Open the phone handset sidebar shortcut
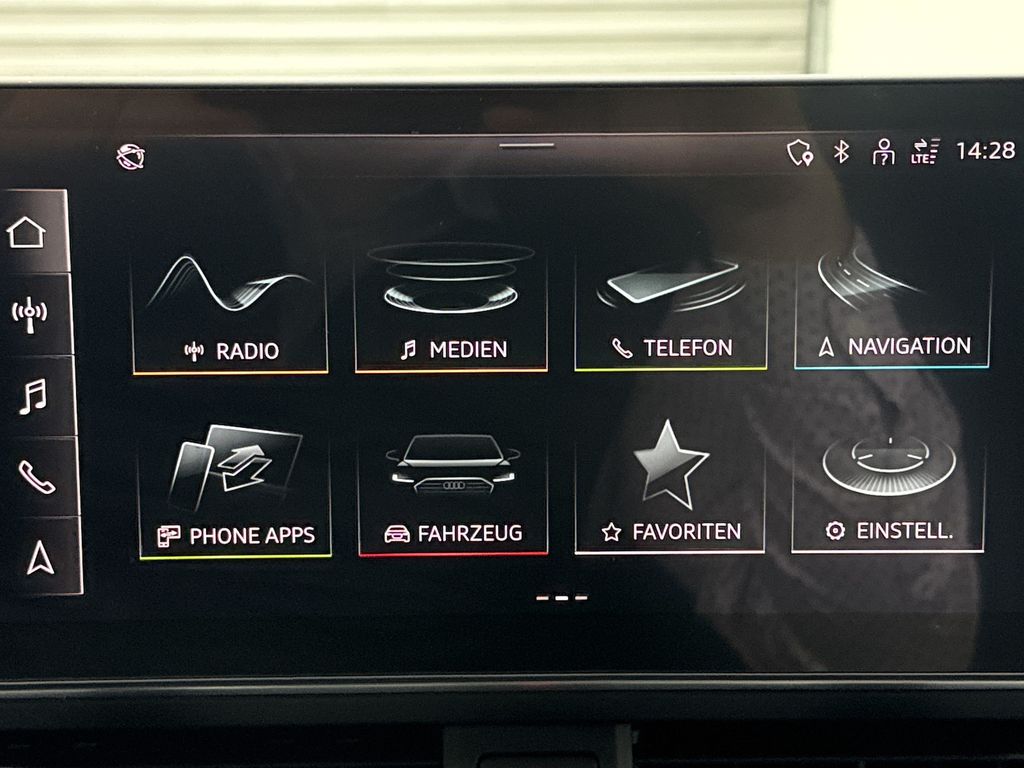 coord(36,477)
